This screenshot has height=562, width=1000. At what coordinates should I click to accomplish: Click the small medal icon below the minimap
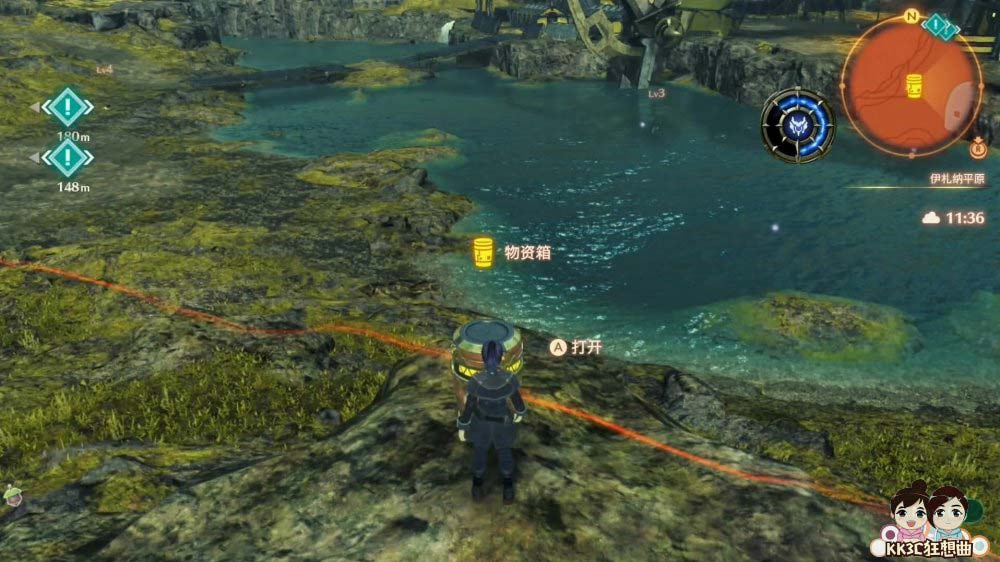pos(979,151)
